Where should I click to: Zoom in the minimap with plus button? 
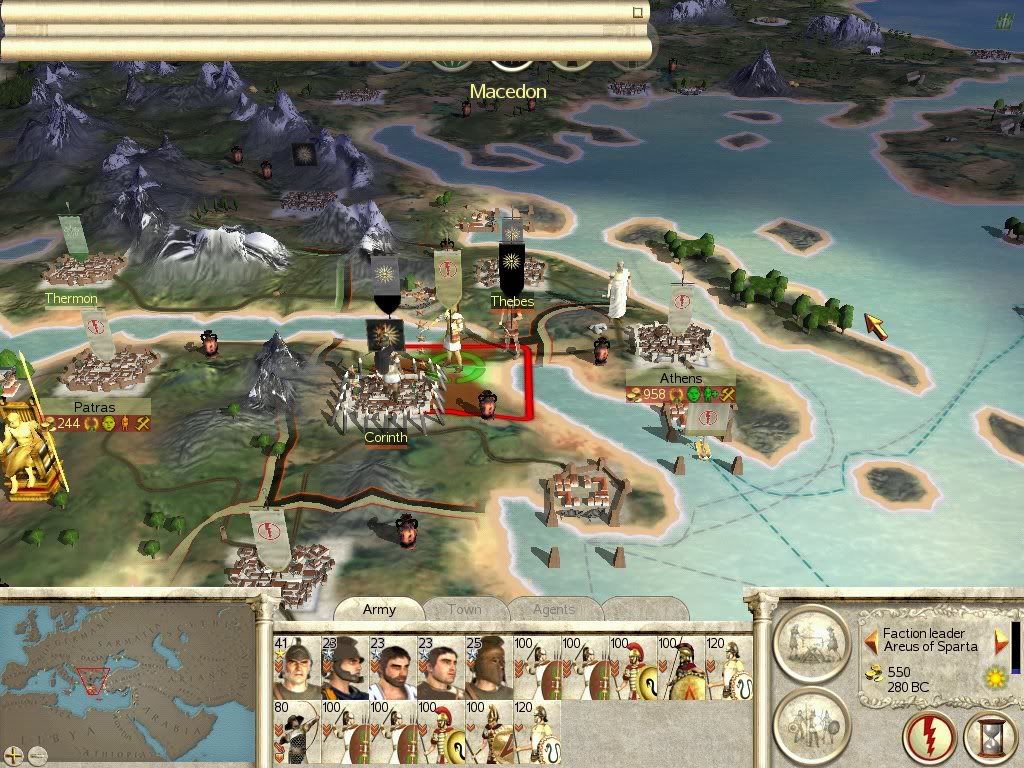tap(14, 754)
